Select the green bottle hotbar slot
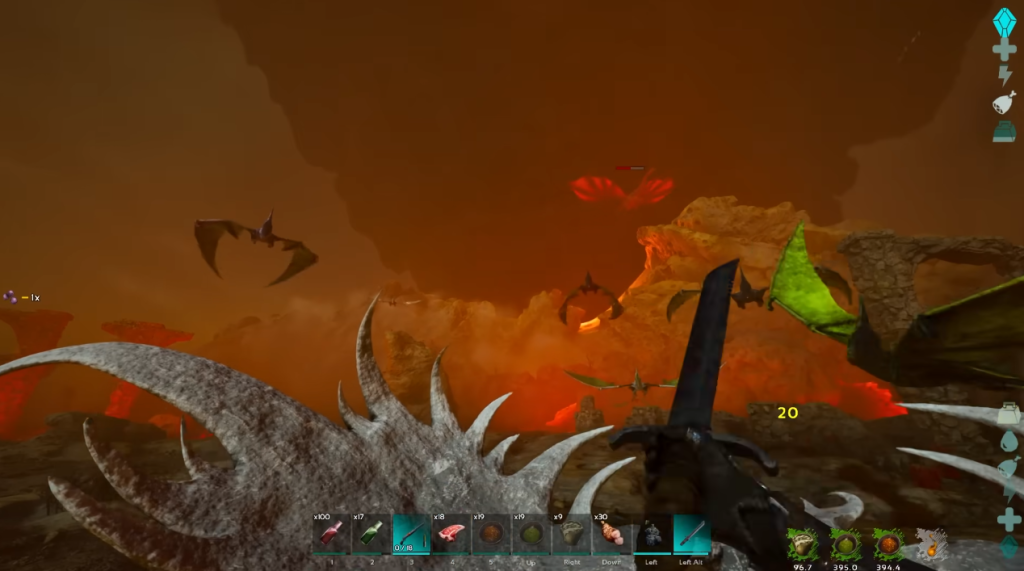 pyautogui.click(x=370, y=533)
